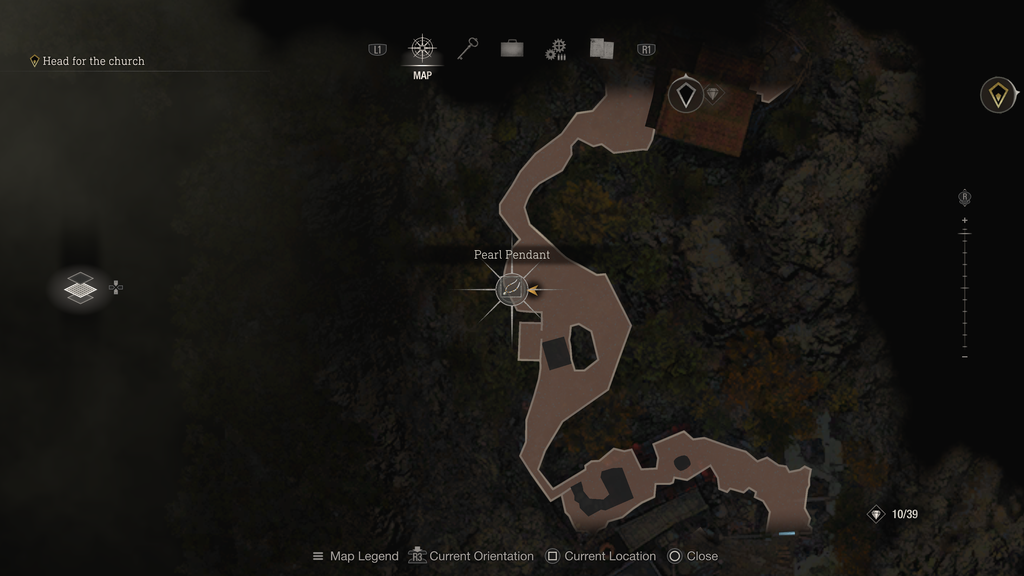Click the gold objective indicator at screen edge
1024x576 pixels.
[997, 95]
